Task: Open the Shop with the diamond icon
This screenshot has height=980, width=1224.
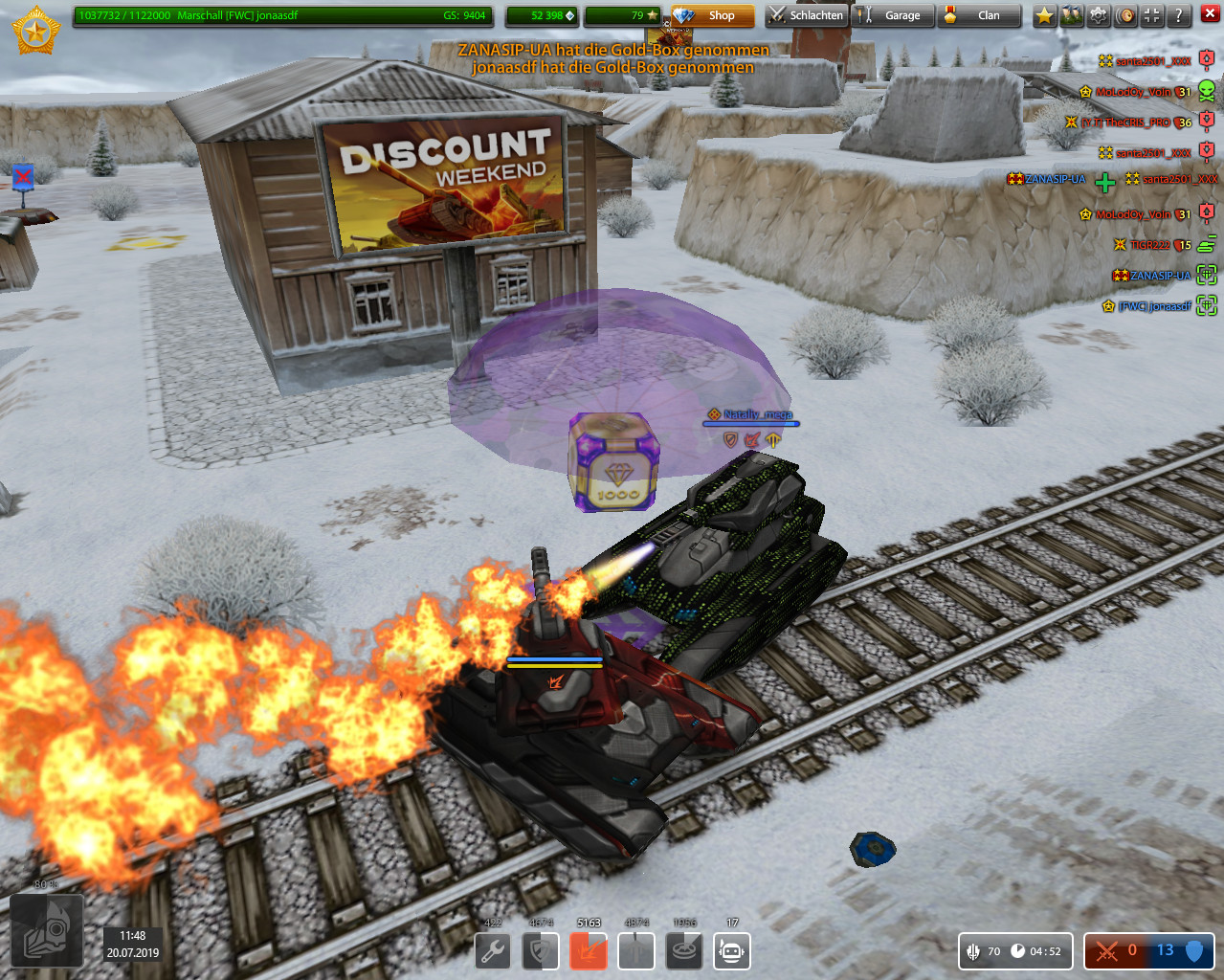Action: (x=713, y=15)
